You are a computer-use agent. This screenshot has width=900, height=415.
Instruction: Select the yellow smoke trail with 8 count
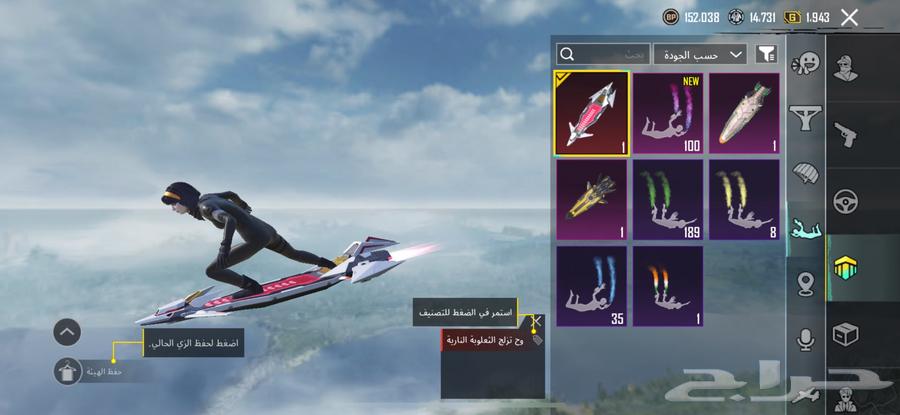[x=744, y=199]
